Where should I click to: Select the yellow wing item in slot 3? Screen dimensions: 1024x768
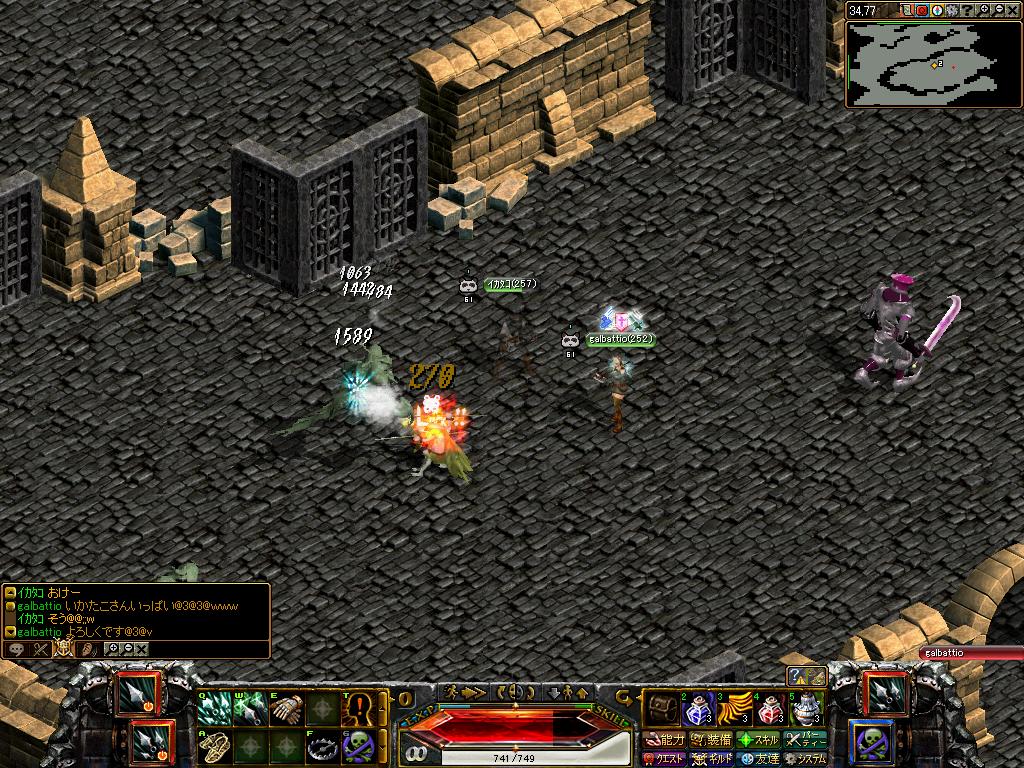click(732, 711)
